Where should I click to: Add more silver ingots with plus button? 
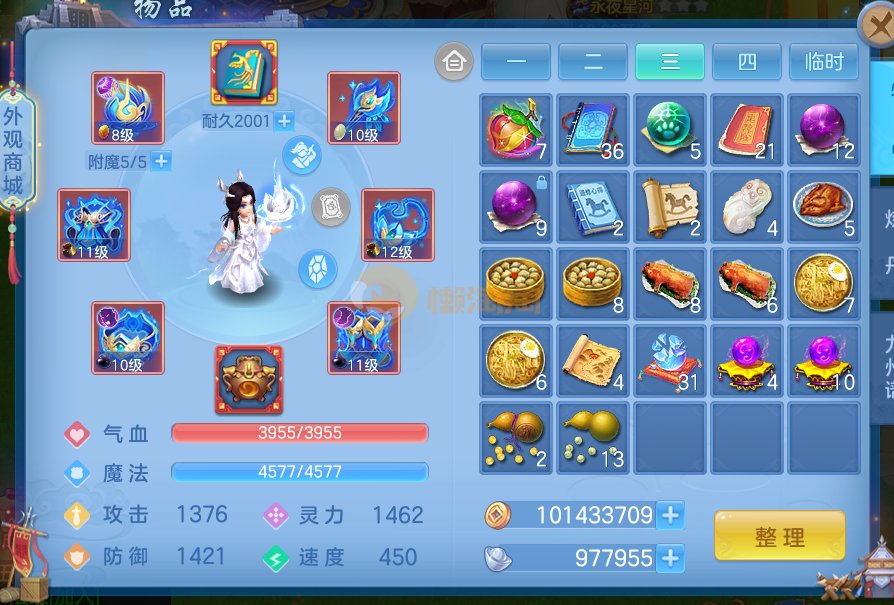[x=671, y=558]
